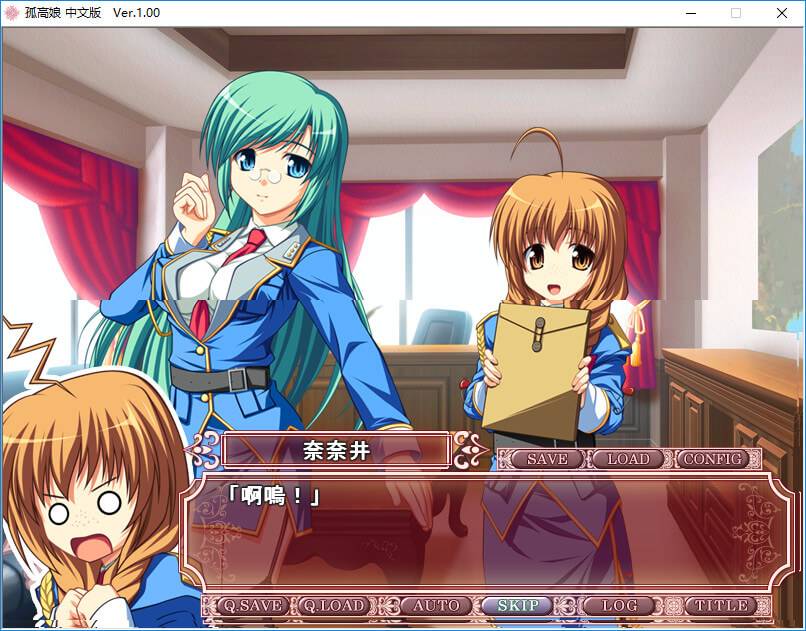The height and width of the screenshot is (631, 806).
Task: Open the CONFIG settings
Action: point(713,459)
